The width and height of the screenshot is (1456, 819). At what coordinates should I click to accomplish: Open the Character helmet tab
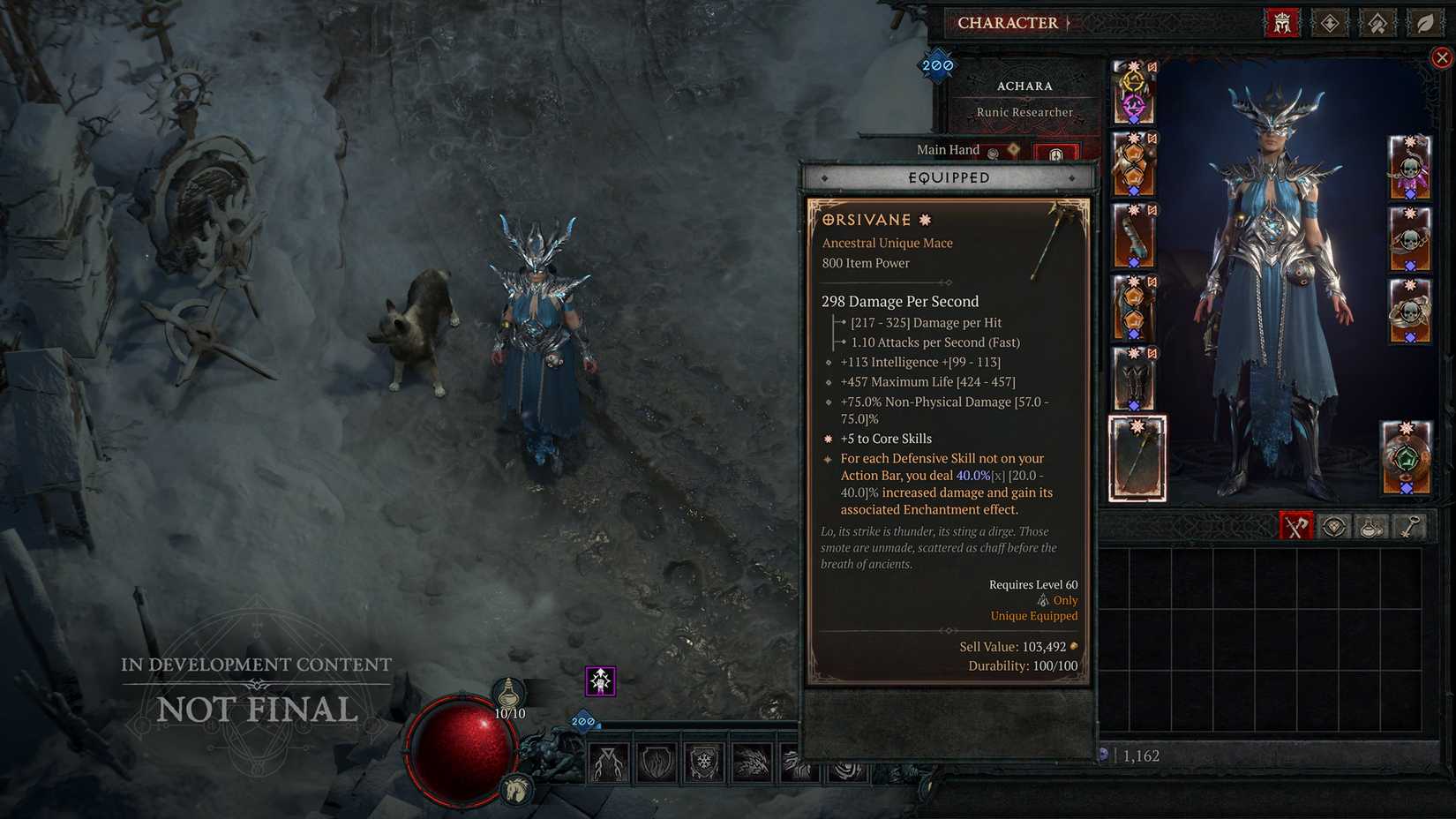1281,23
